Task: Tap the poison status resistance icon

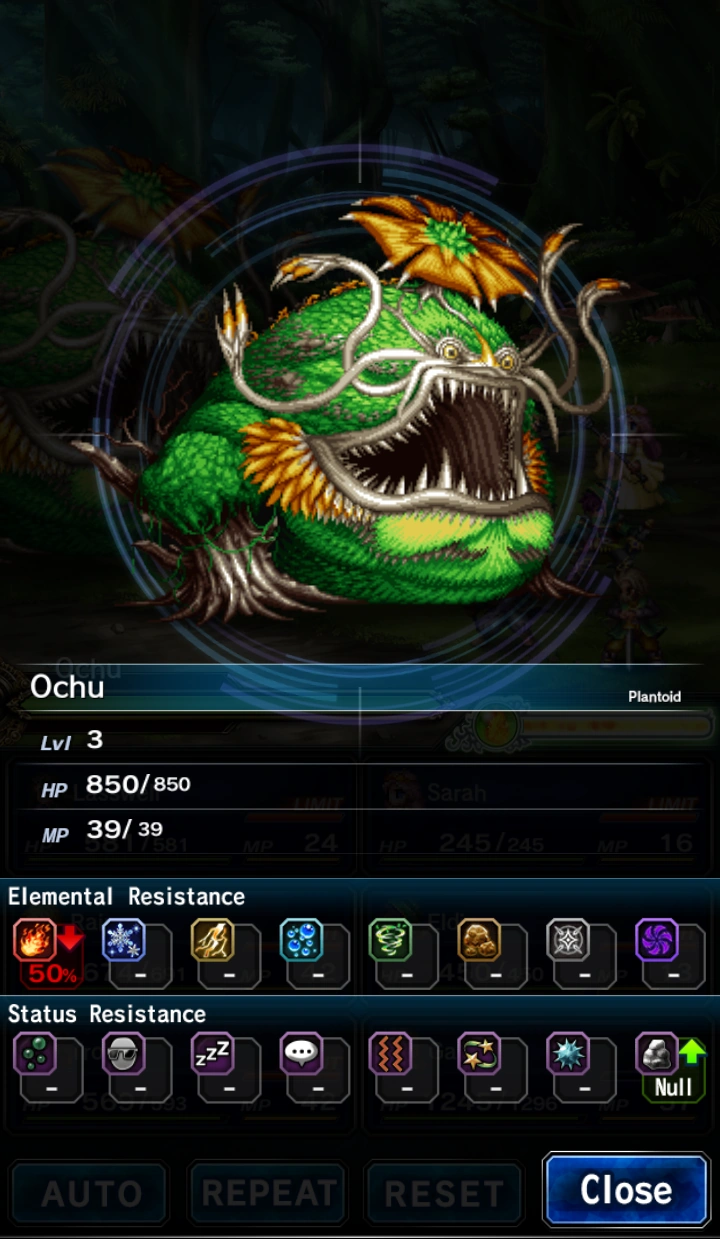Action: [x=35, y=1054]
